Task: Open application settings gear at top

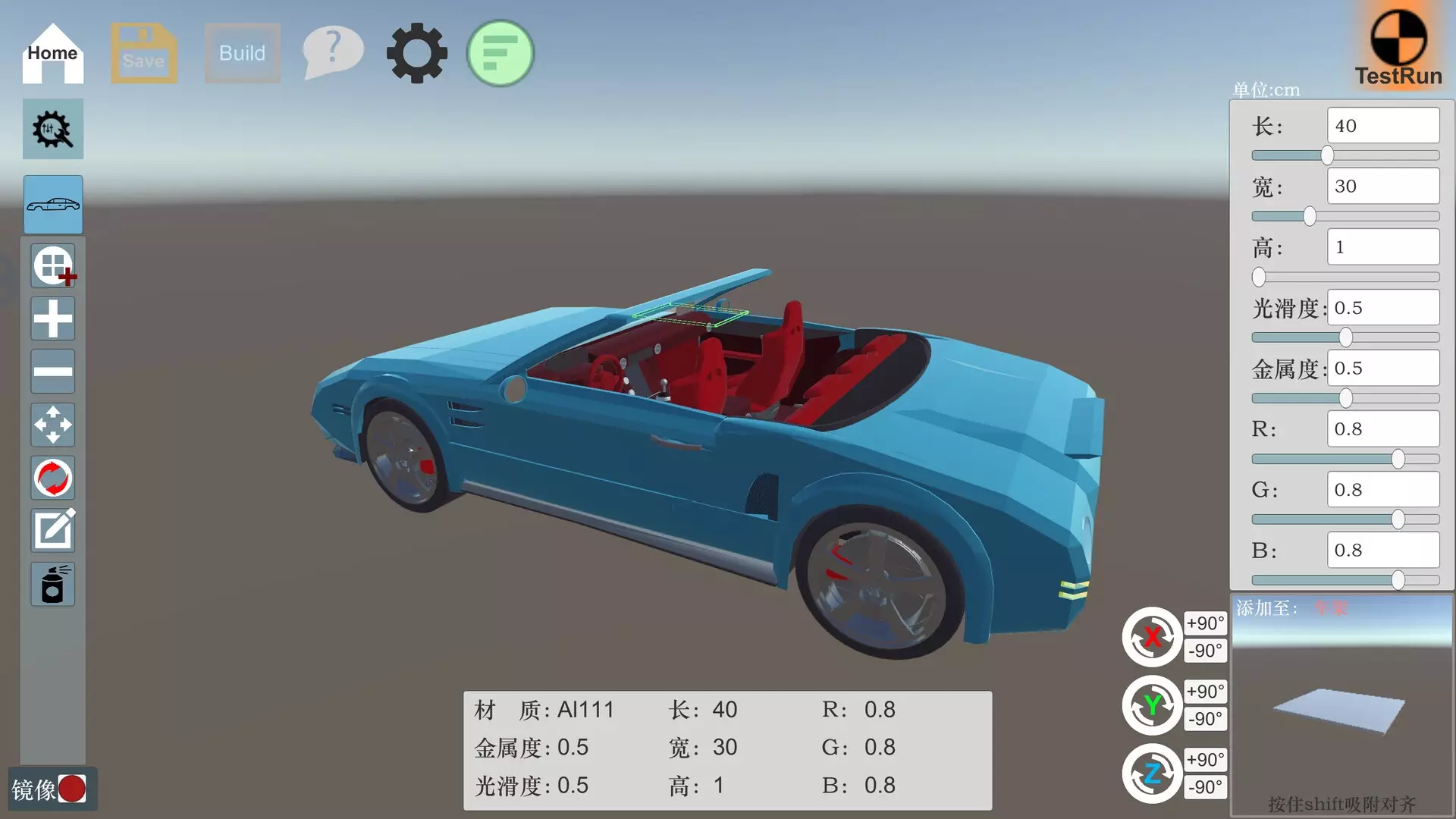Action: click(x=416, y=52)
